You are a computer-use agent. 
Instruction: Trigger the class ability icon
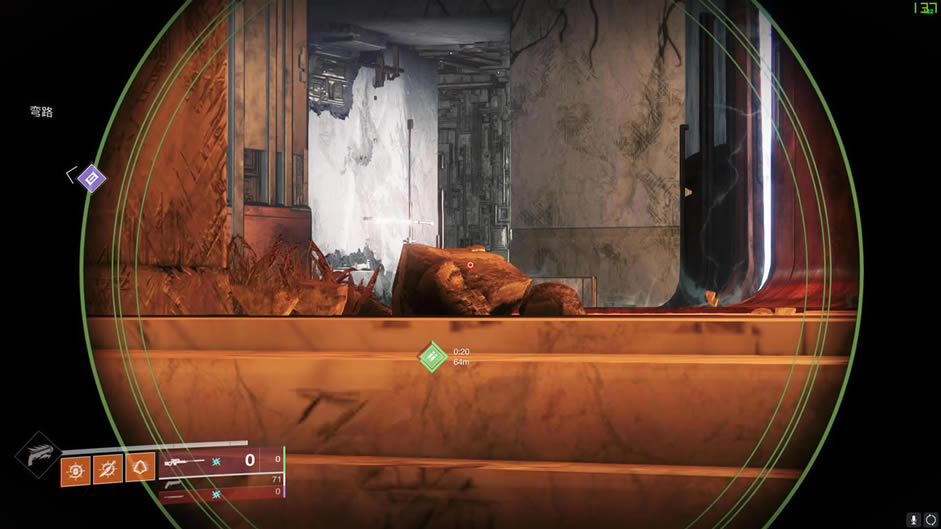click(141, 468)
